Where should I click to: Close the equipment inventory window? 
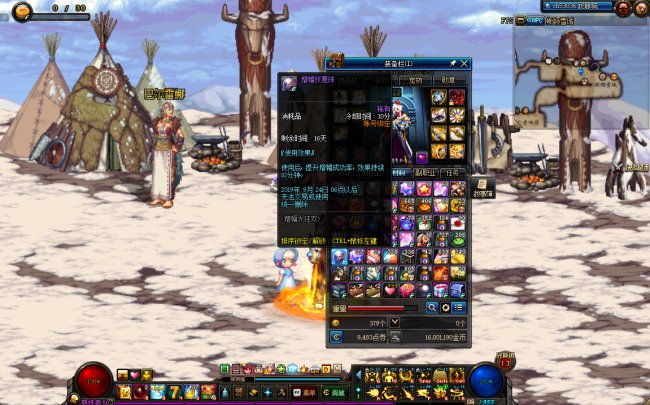coord(464,63)
